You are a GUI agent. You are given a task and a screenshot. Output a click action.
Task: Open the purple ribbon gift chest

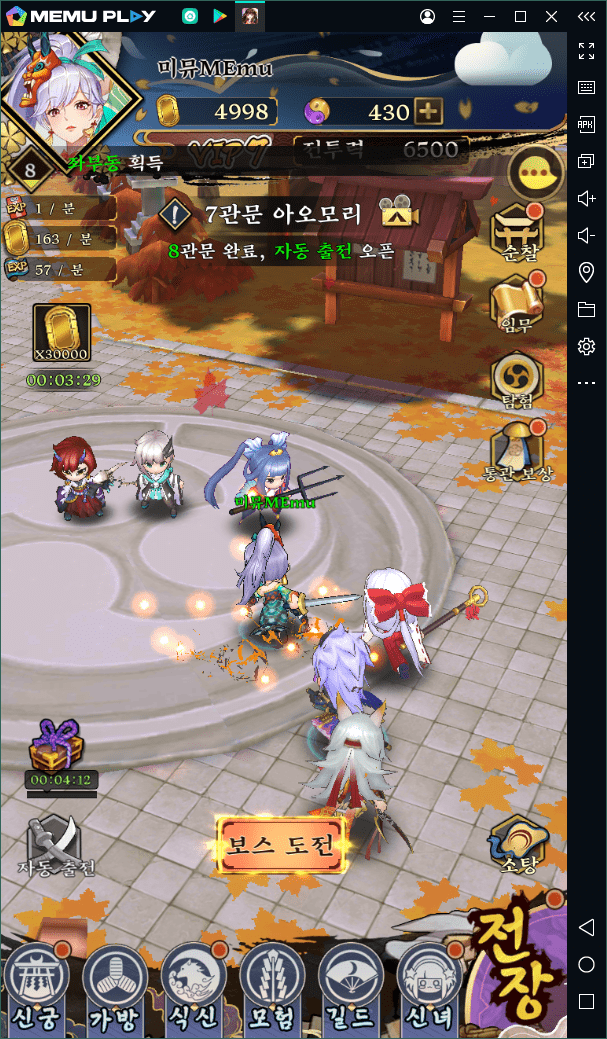60,745
